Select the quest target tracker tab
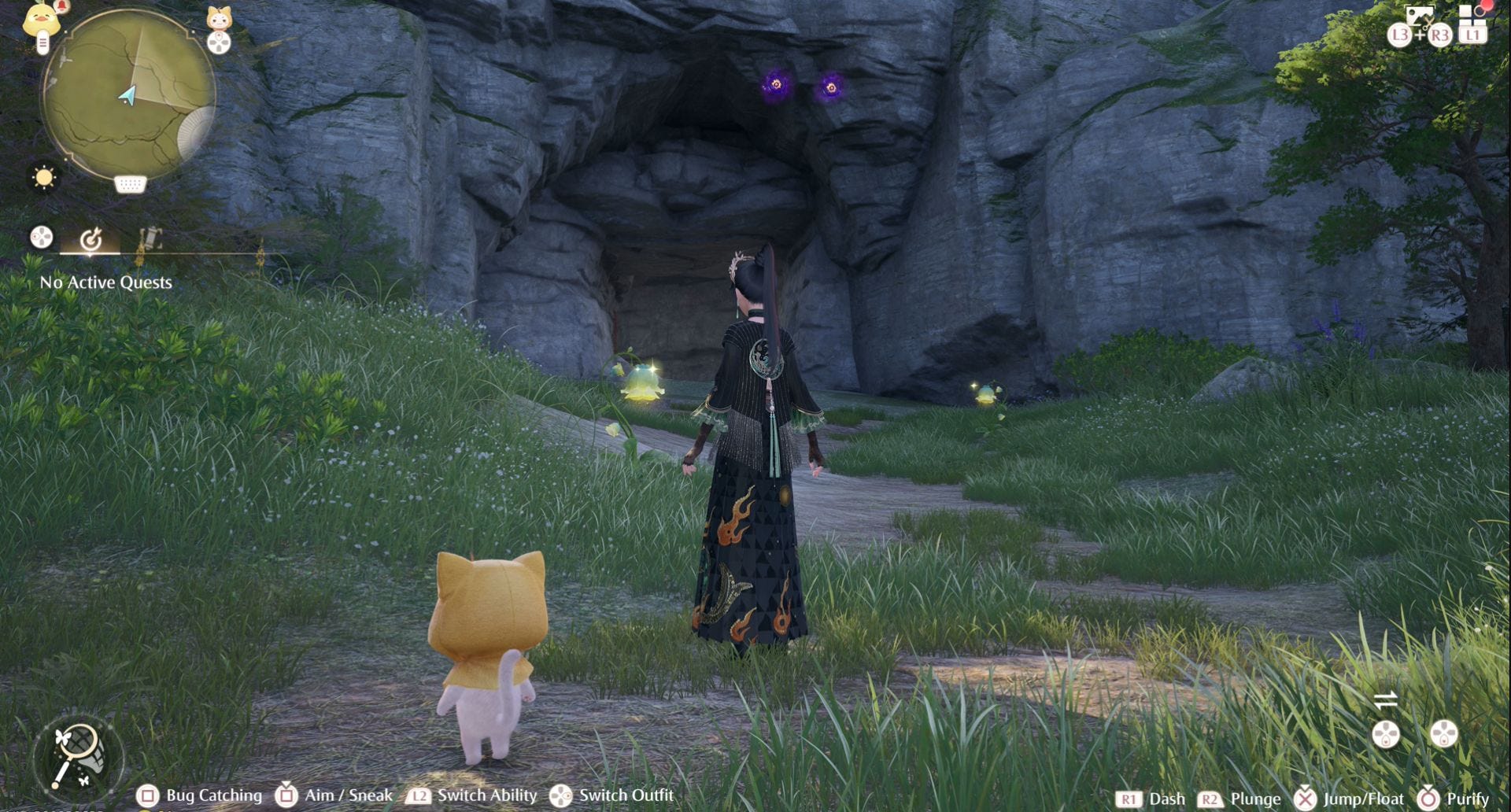The height and width of the screenshot is (812, 1511). [x=91, y=238]
